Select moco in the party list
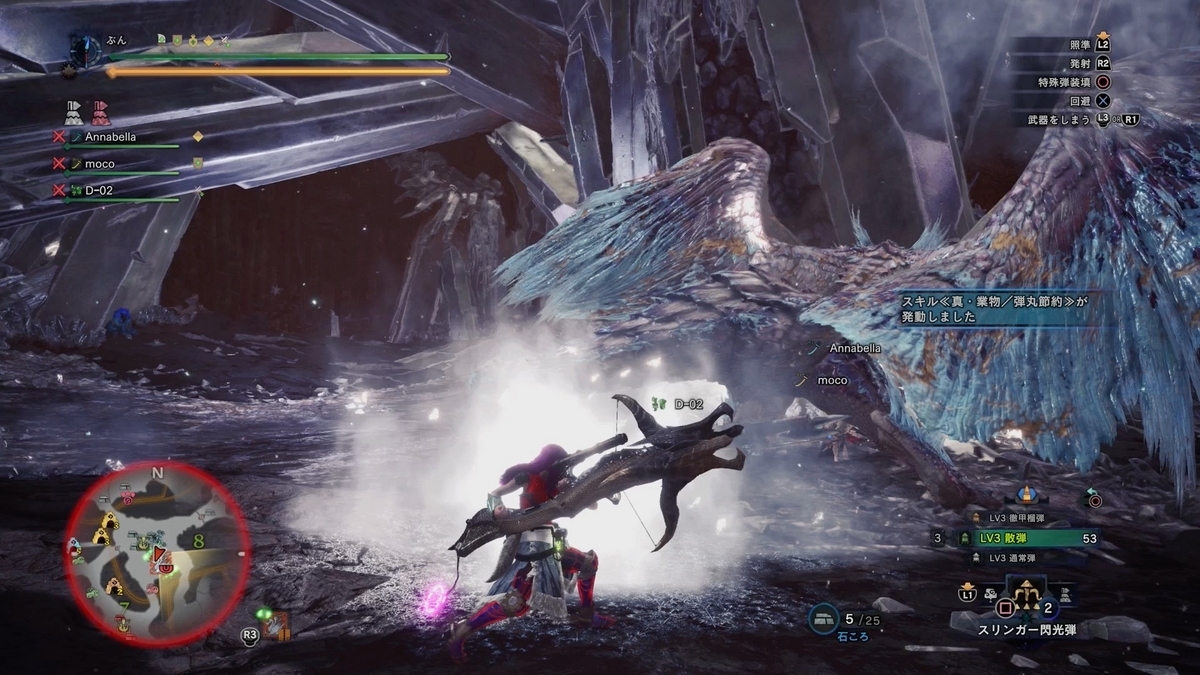The height and width of the screenshot is (675, 1200). 100,163
